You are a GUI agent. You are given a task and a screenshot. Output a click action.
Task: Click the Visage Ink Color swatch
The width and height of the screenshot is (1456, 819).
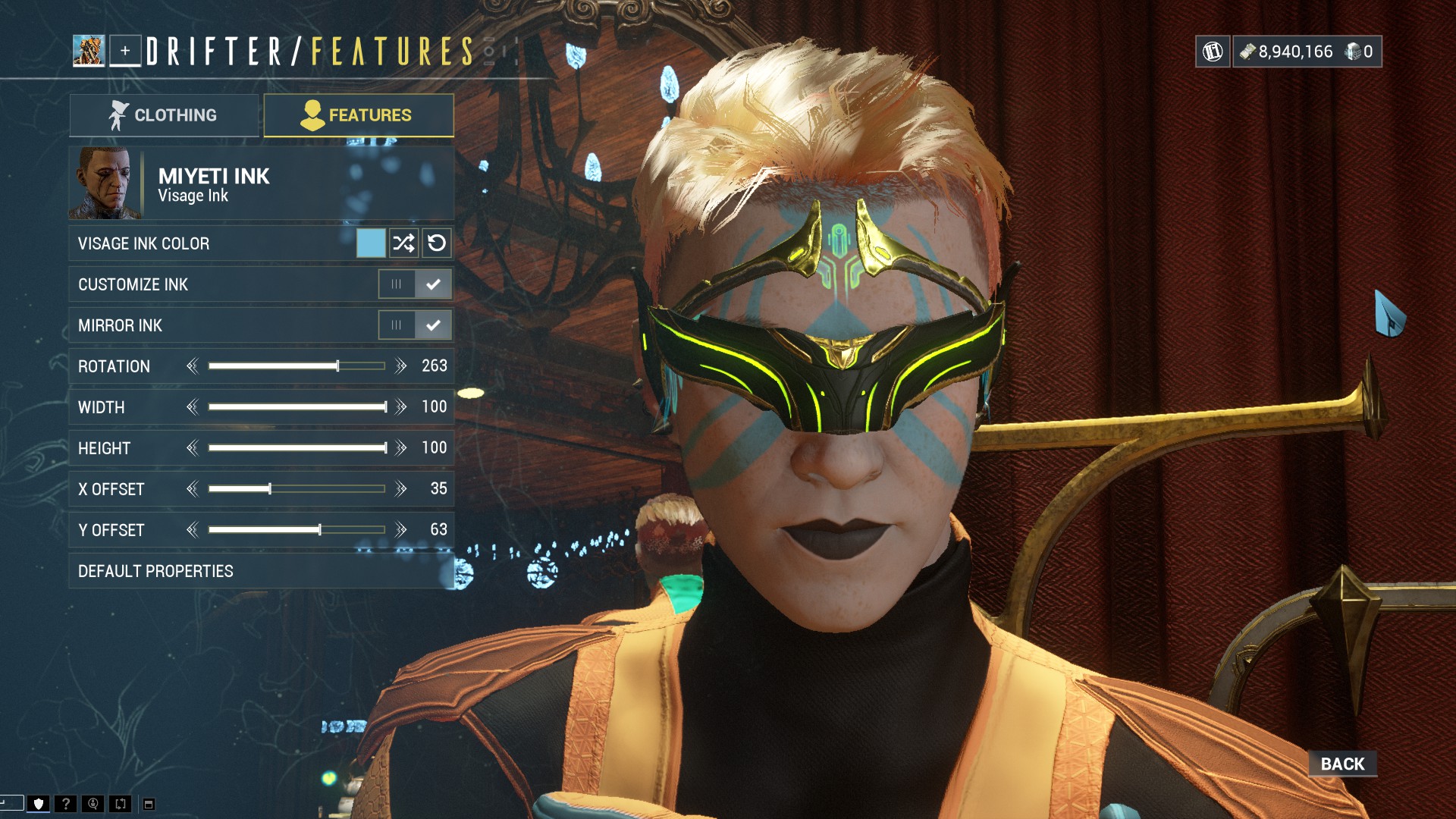click(373, 243)
